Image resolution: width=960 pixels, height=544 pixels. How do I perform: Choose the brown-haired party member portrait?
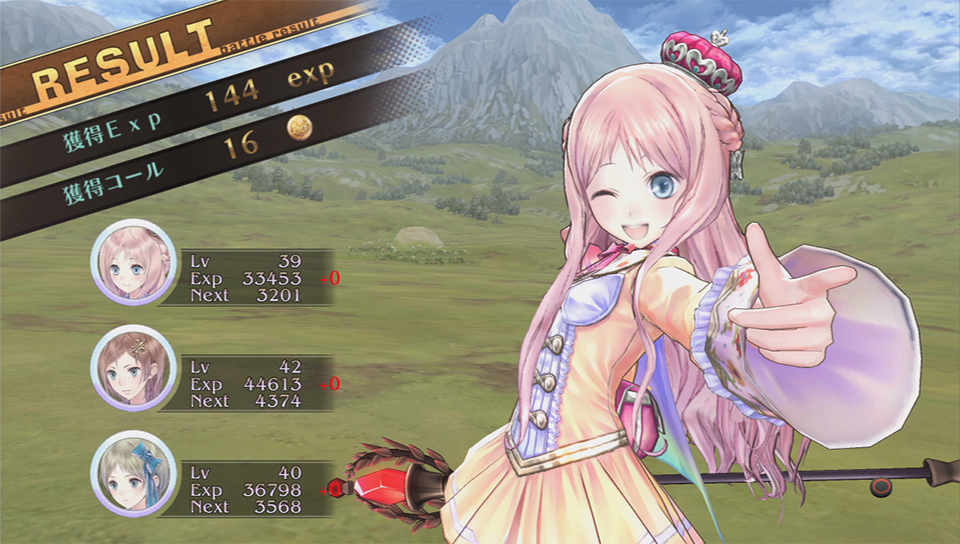(x=135, y=370)
